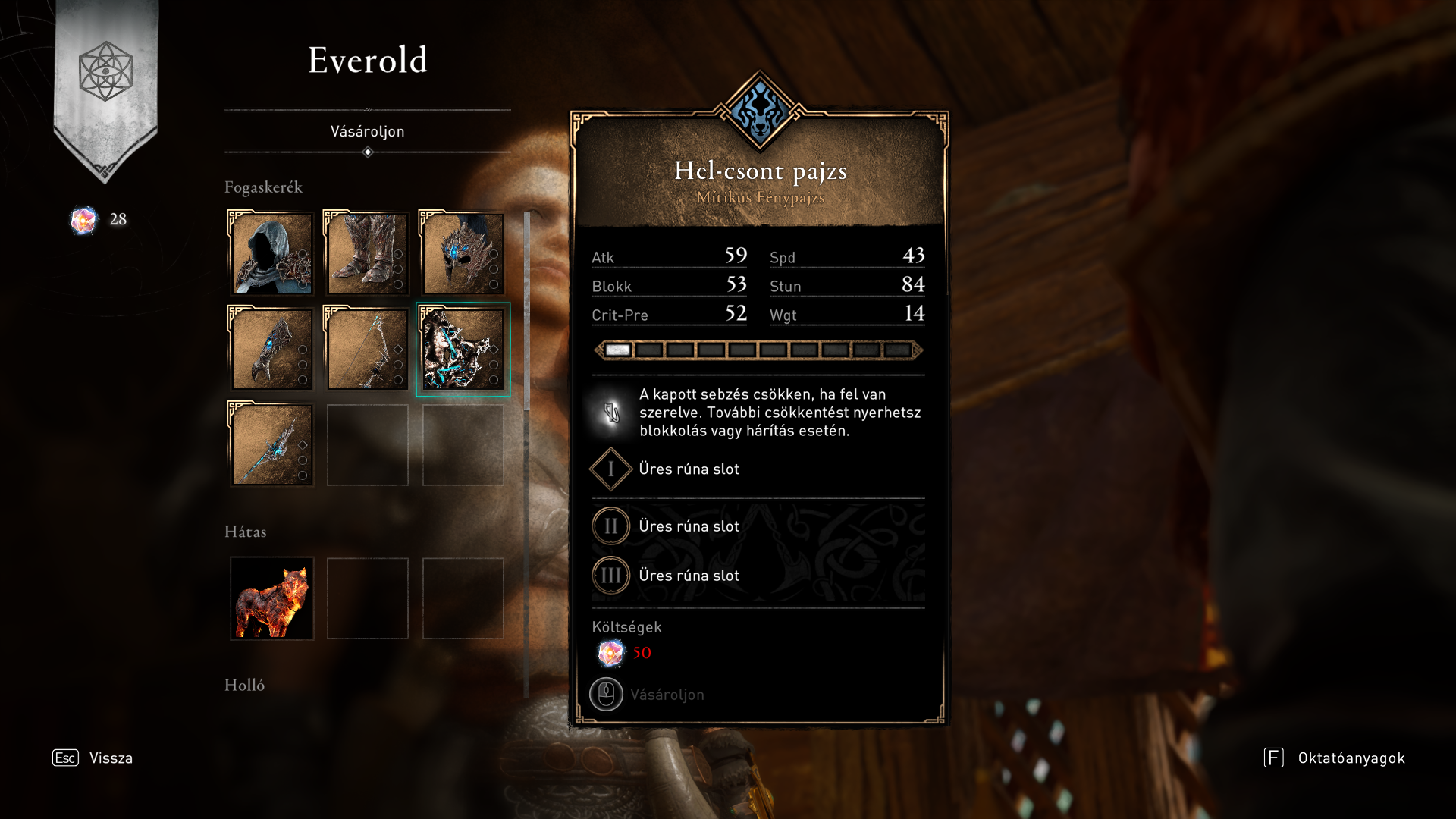Open the Vásároljon shop tab

pos(367,131)
